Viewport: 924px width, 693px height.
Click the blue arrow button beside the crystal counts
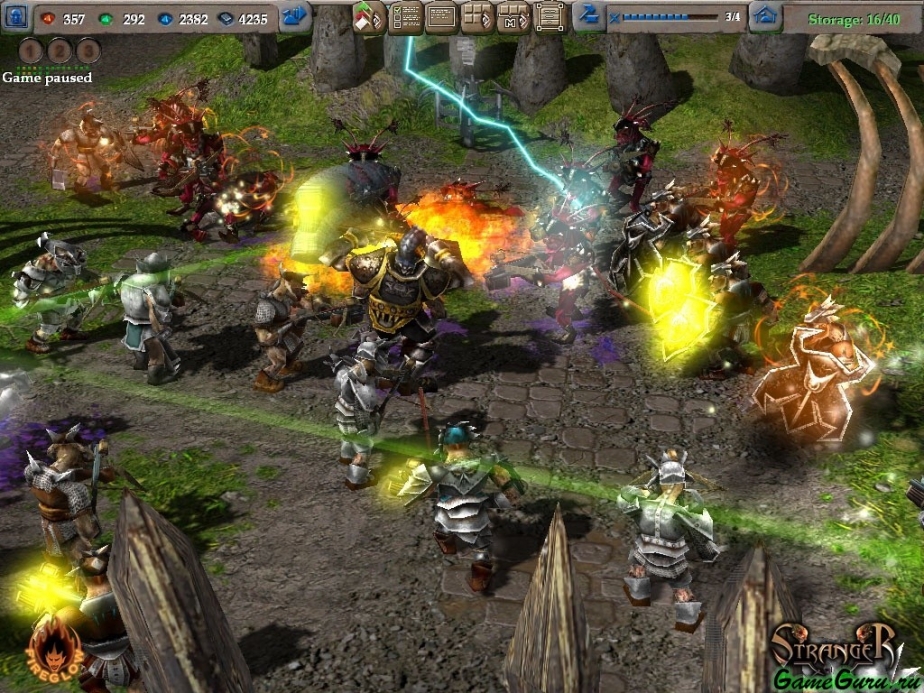[295, 17]
